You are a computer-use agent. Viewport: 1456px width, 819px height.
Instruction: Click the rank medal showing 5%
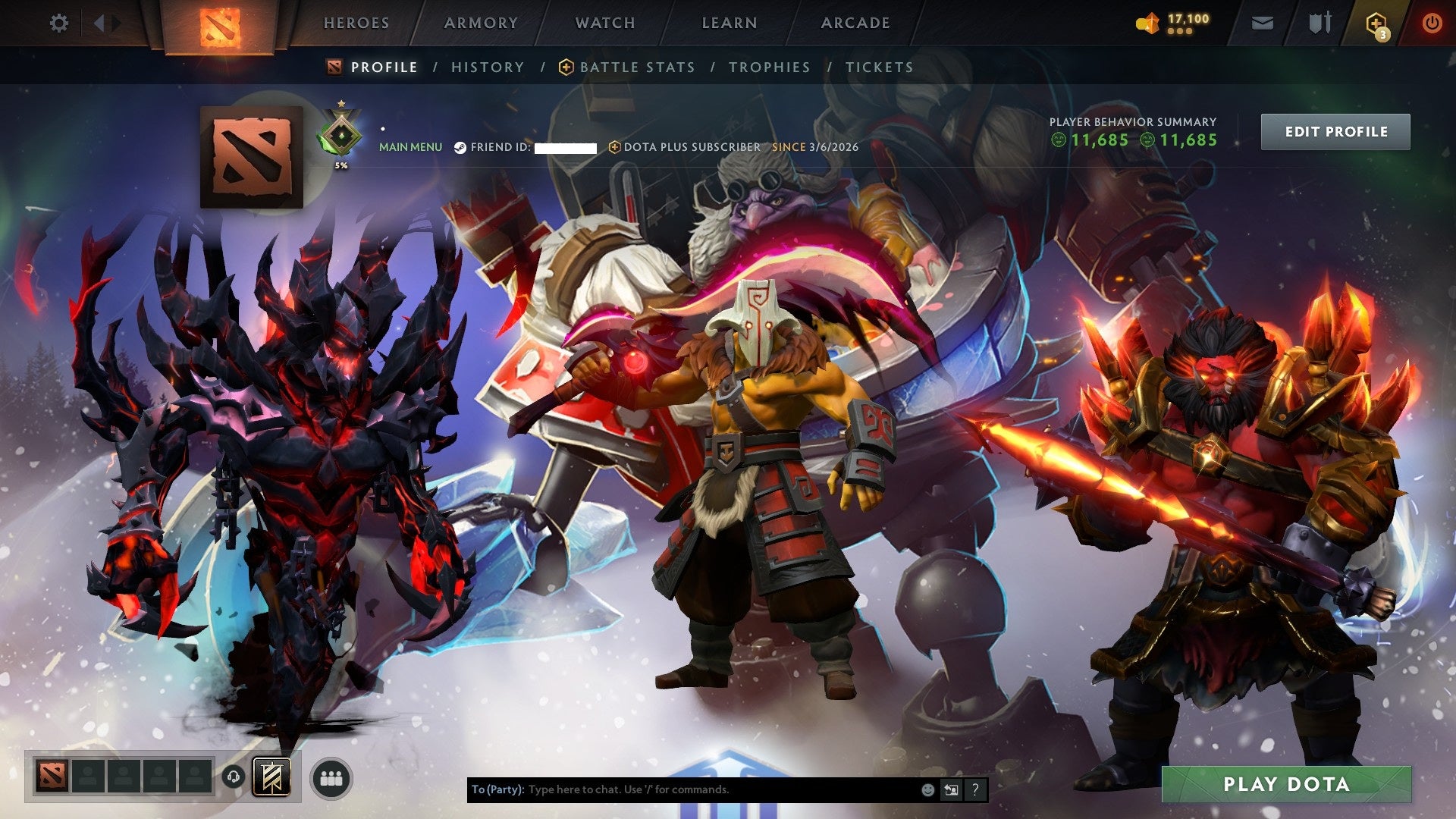341,133
